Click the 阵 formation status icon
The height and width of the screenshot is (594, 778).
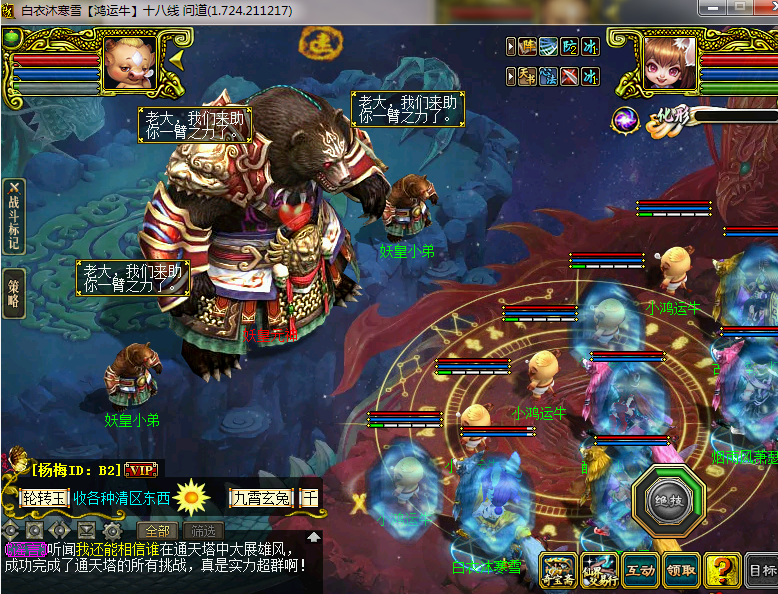pos(527,47)
